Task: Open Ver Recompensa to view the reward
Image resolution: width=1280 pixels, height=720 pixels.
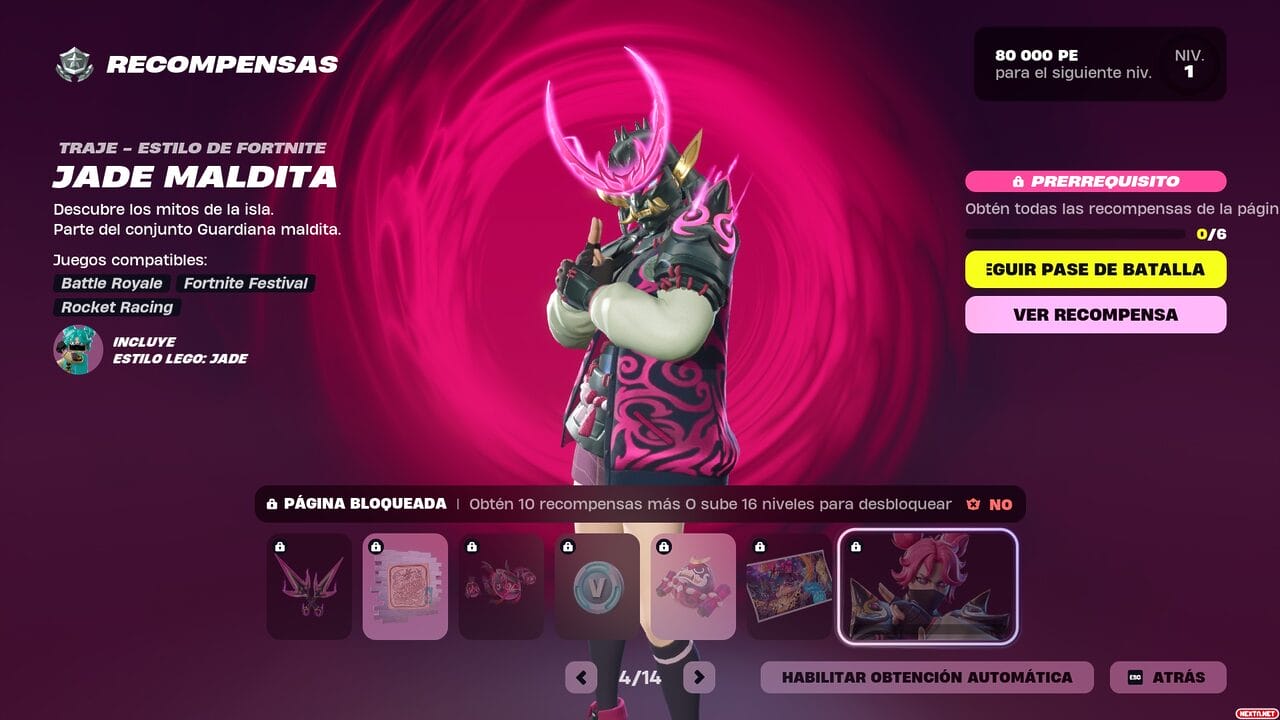Action: point(1095,314)
